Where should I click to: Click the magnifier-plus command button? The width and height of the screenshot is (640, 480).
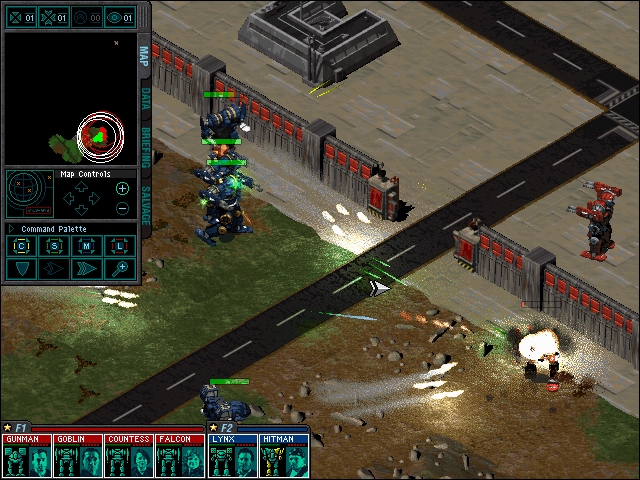tap(119, 268)
